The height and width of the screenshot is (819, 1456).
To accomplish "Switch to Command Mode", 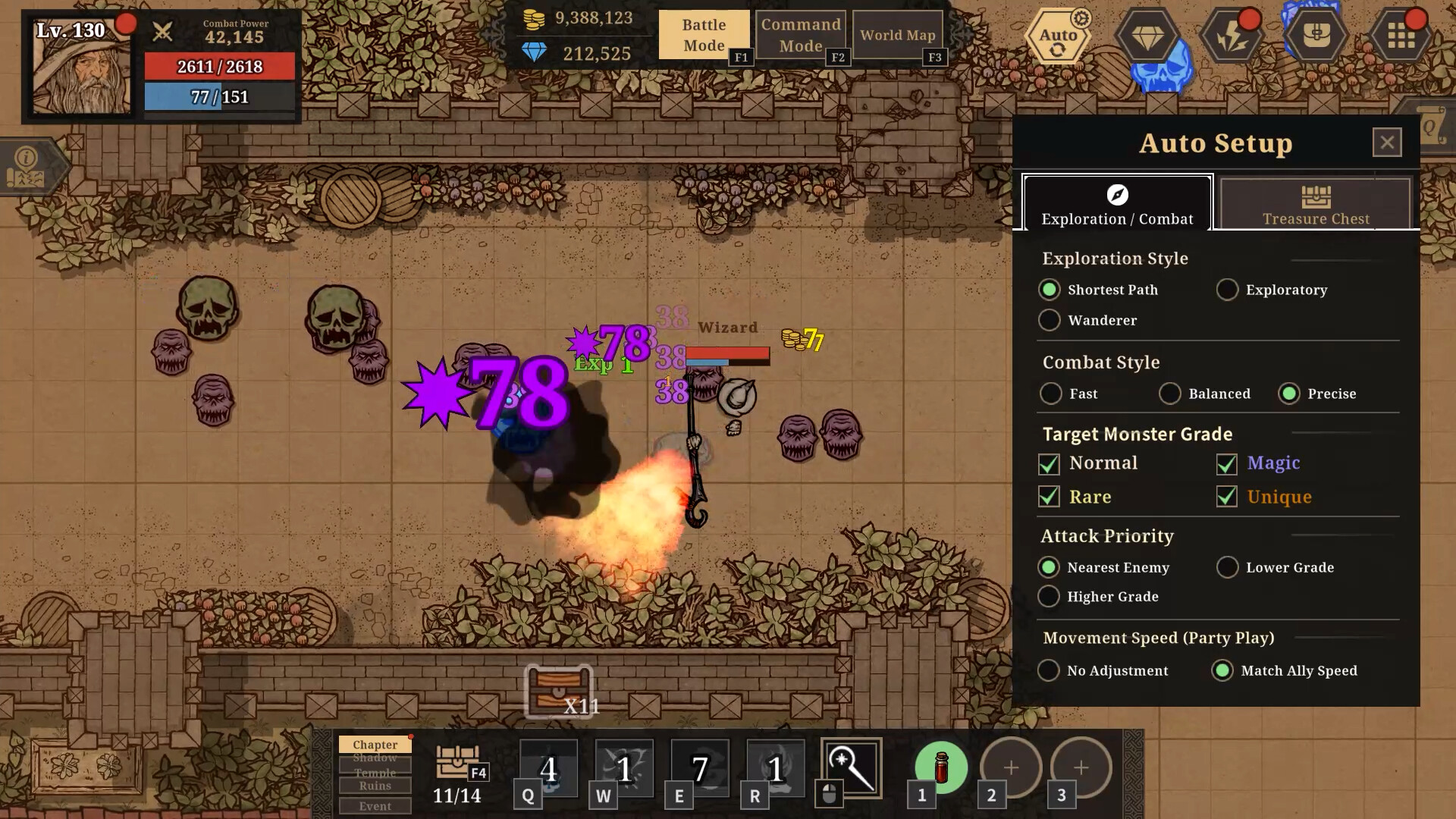I will pos(800,33).
